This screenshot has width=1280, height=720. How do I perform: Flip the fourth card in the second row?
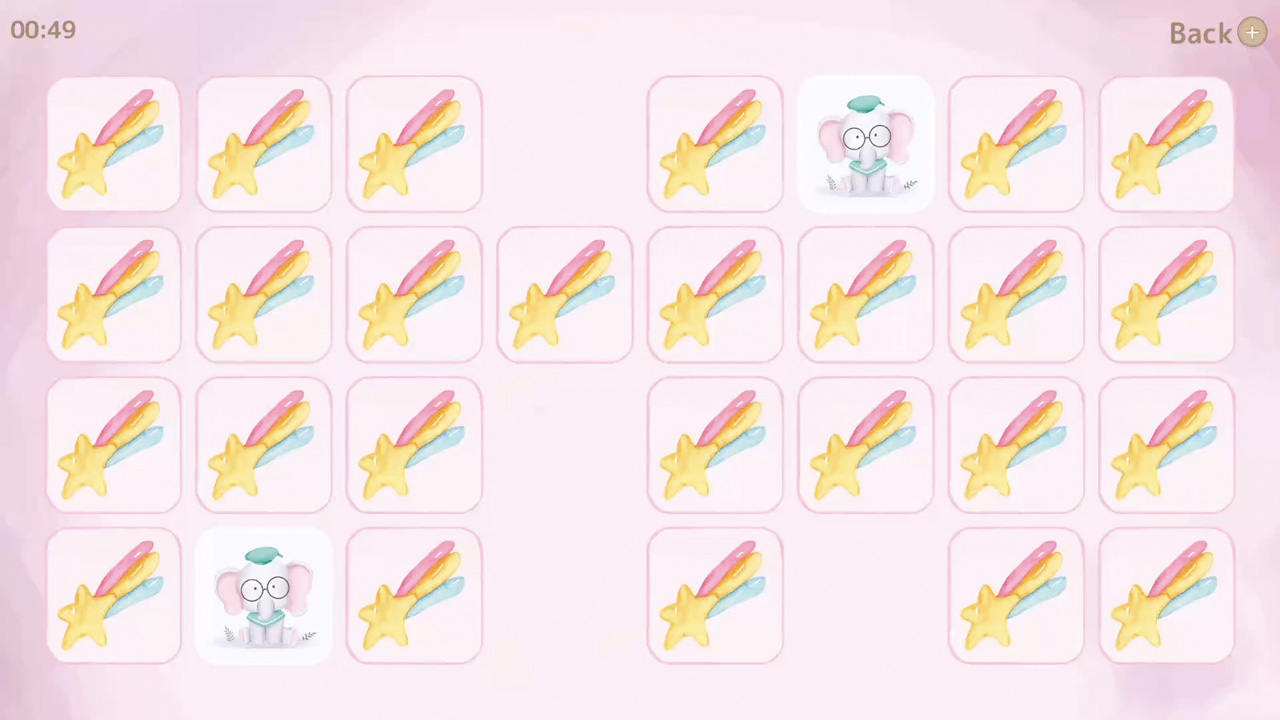click(x=564, y=295)
